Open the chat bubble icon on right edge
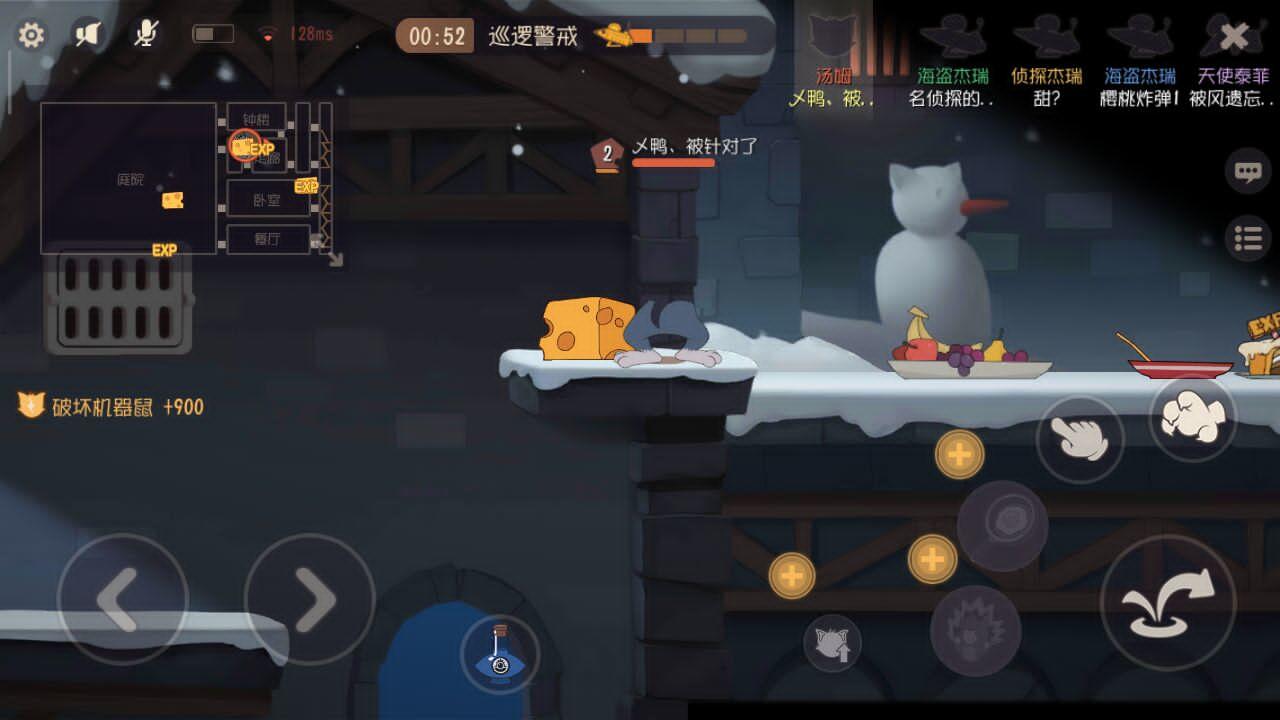The image size is (1280, 720). tap(1245, 172)
